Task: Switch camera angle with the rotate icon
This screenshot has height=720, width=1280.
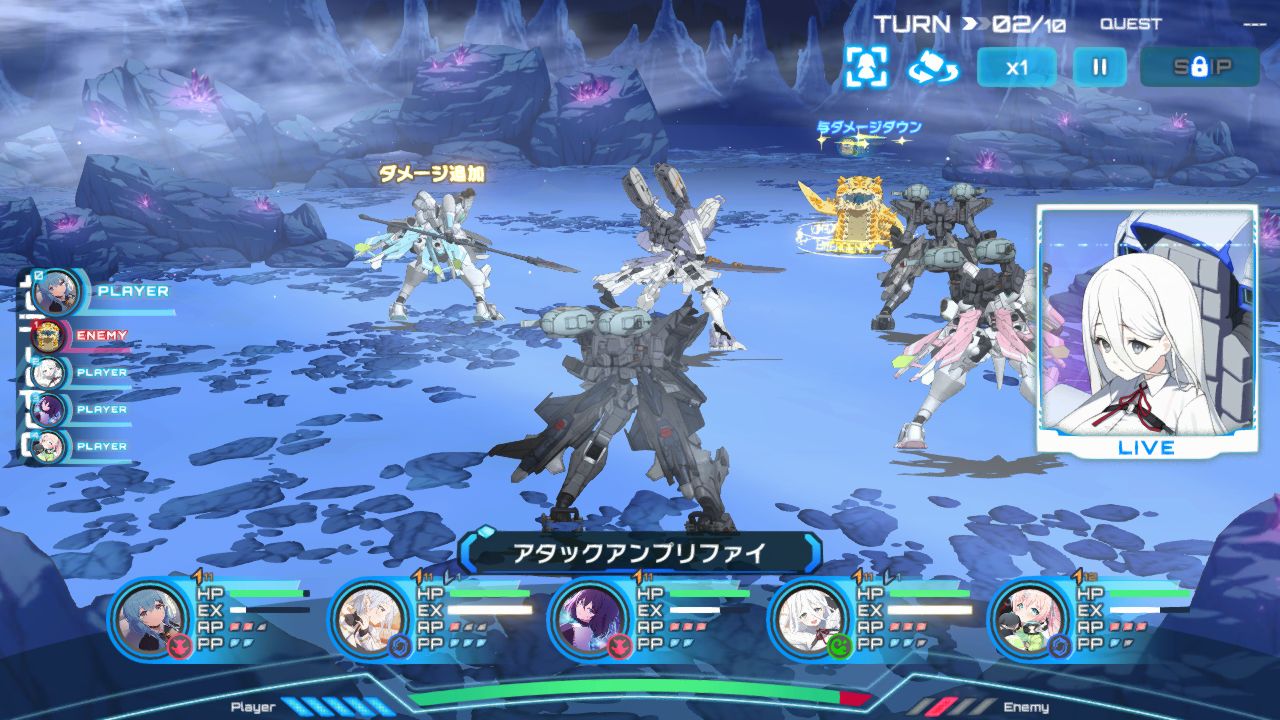Action: [x=932, y=67]
